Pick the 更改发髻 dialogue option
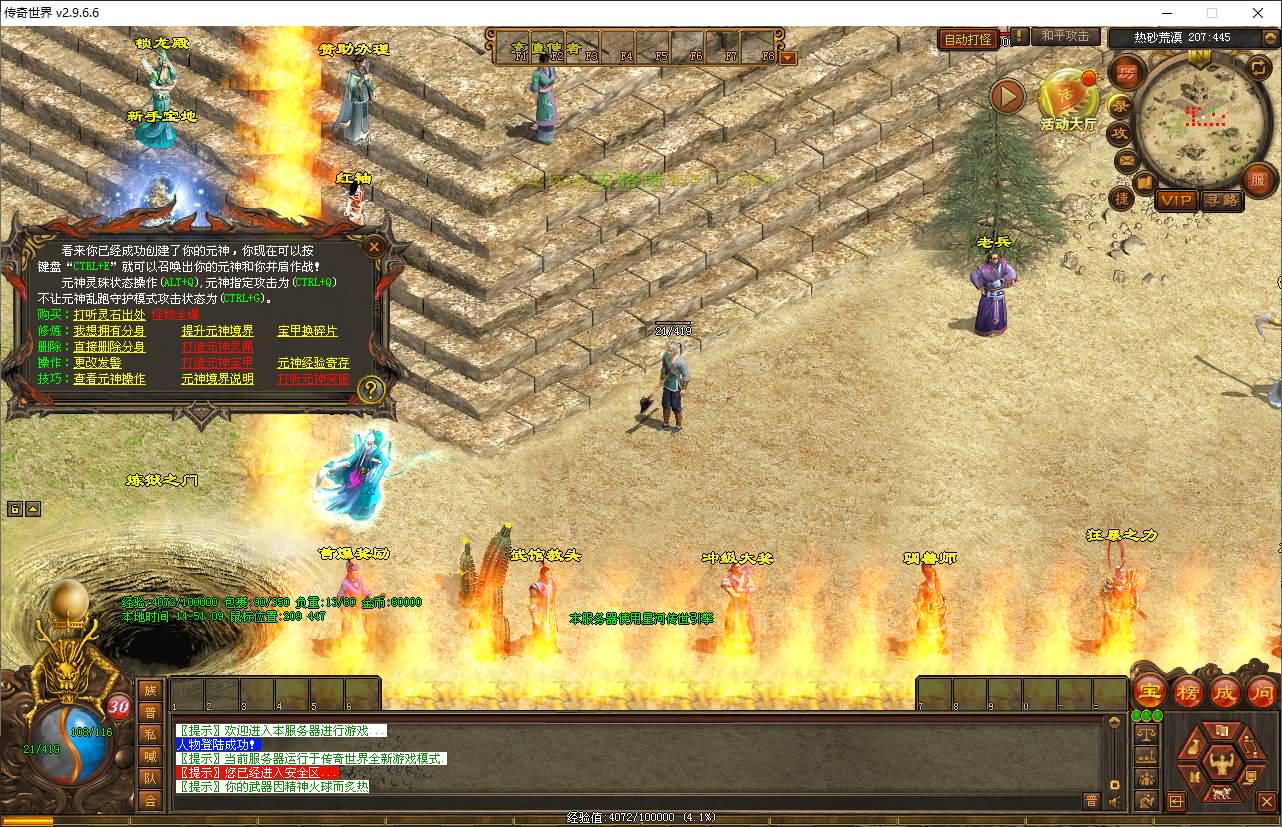 (97, 363)
